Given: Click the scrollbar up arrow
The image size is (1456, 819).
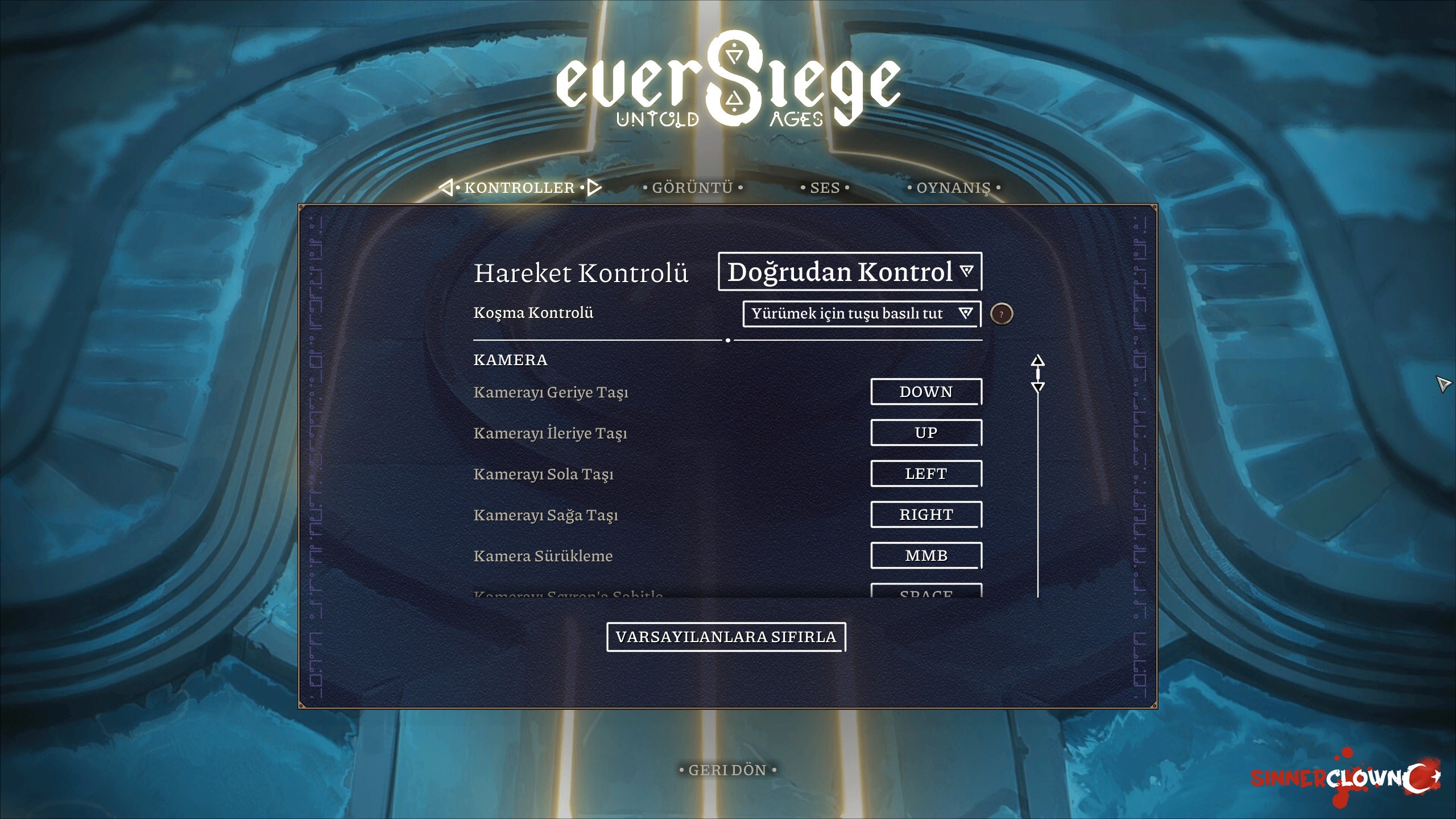Looking at the screenshot, I should pyautogui.click(x=1039, y=359).
